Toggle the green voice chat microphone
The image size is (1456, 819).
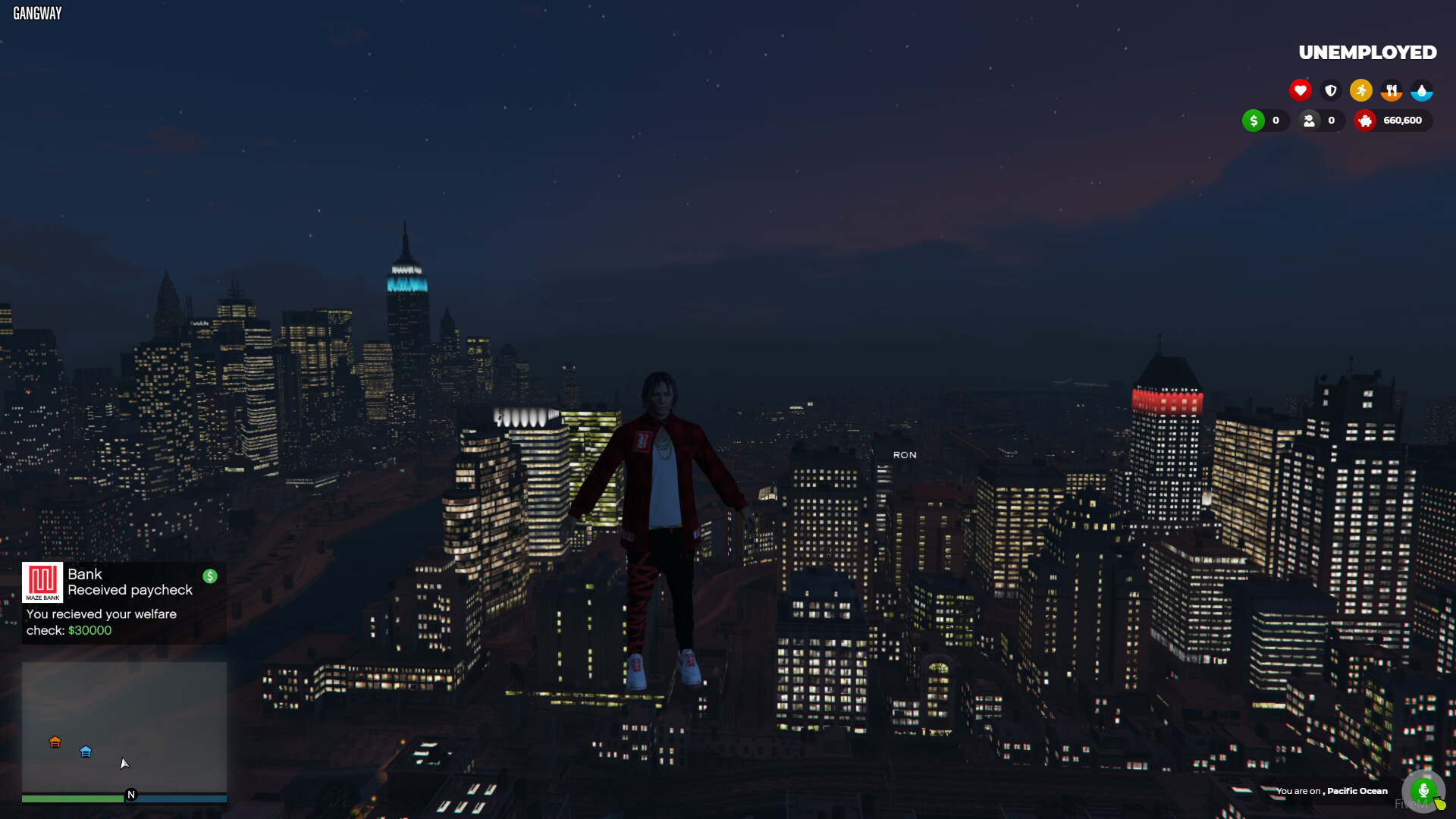click(1423, 791)
